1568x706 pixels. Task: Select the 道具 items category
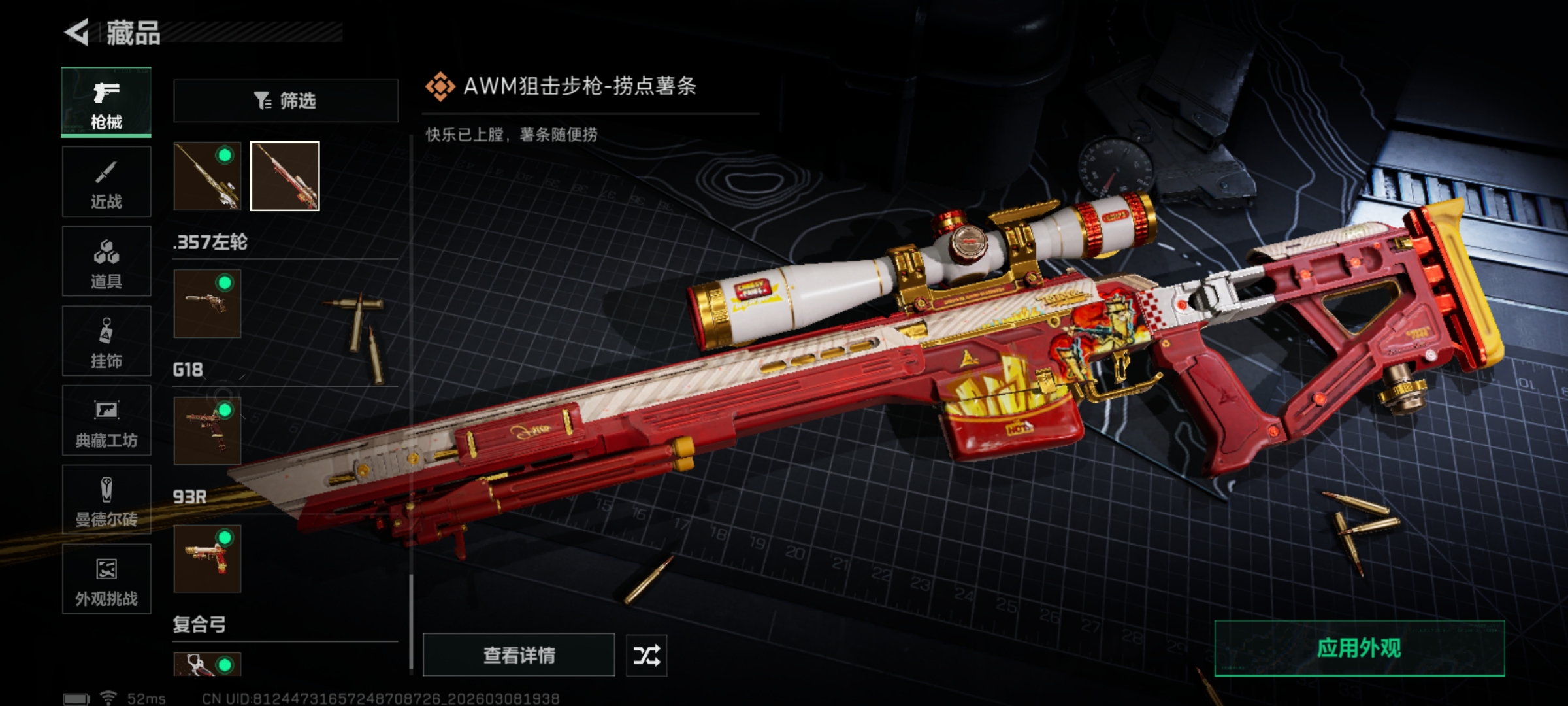(x=106, y=261)
